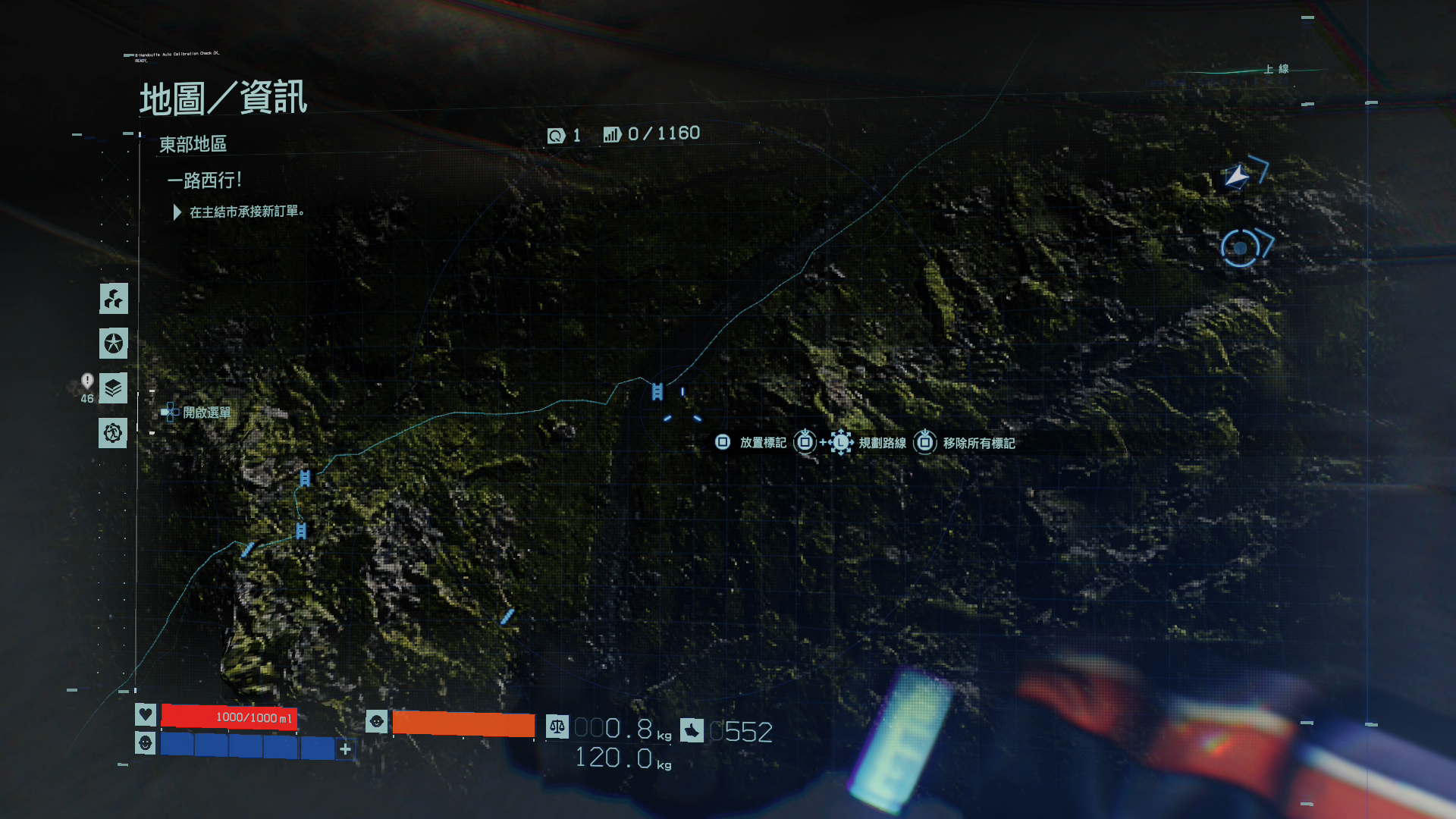1456x819 pixels.
Task: Select the running figure gear icon
Action: [113, 433]
